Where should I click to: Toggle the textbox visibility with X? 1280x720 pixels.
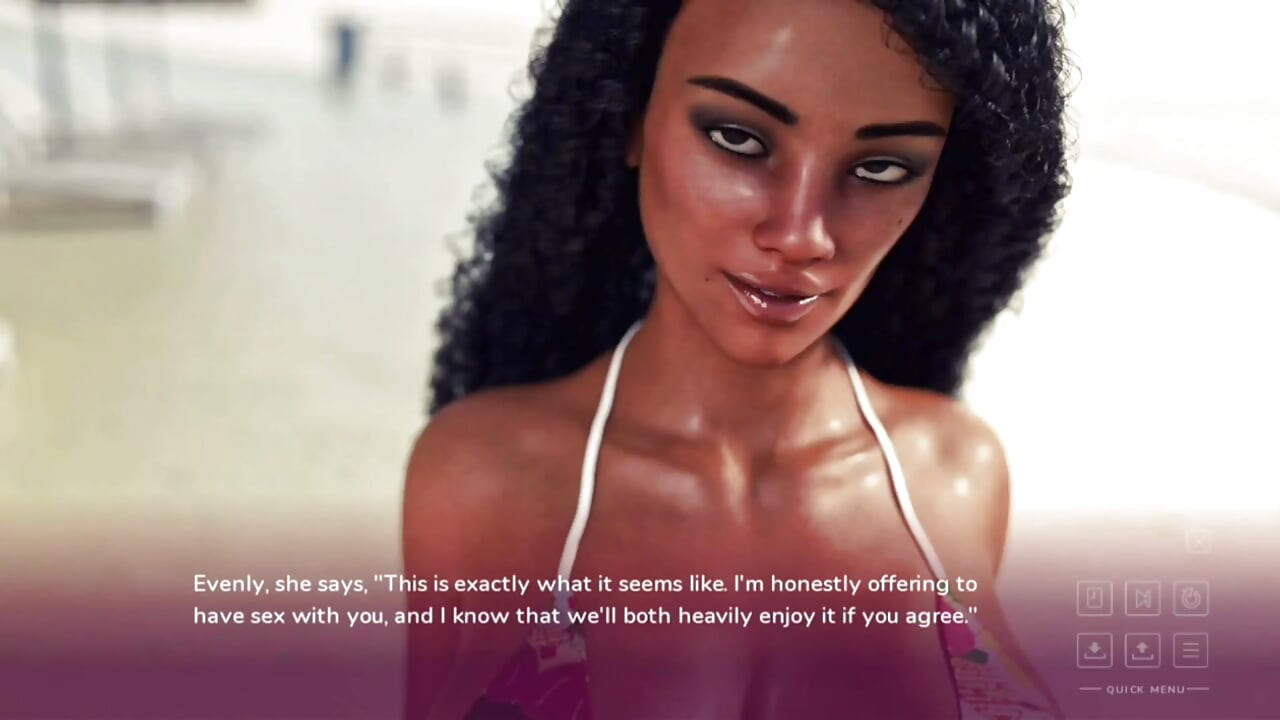click(1198, 541)
